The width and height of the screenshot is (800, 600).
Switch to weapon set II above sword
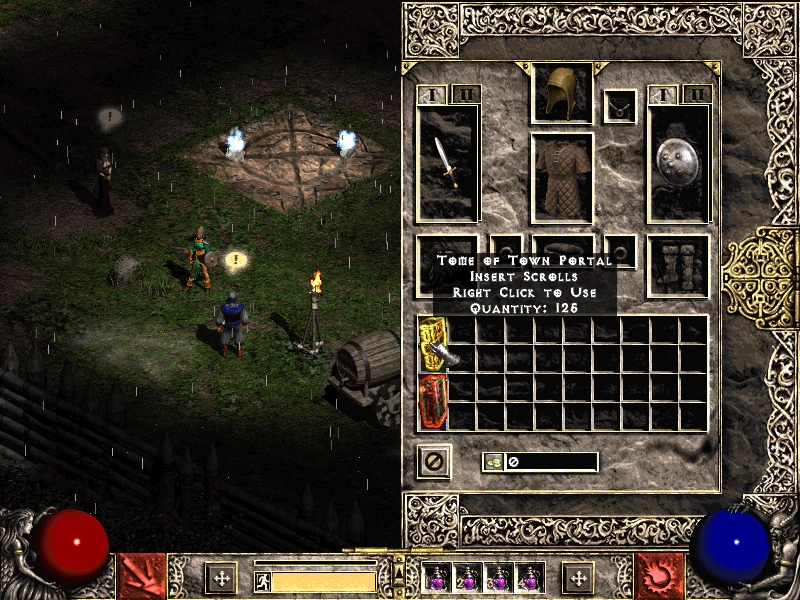point(466,95)
